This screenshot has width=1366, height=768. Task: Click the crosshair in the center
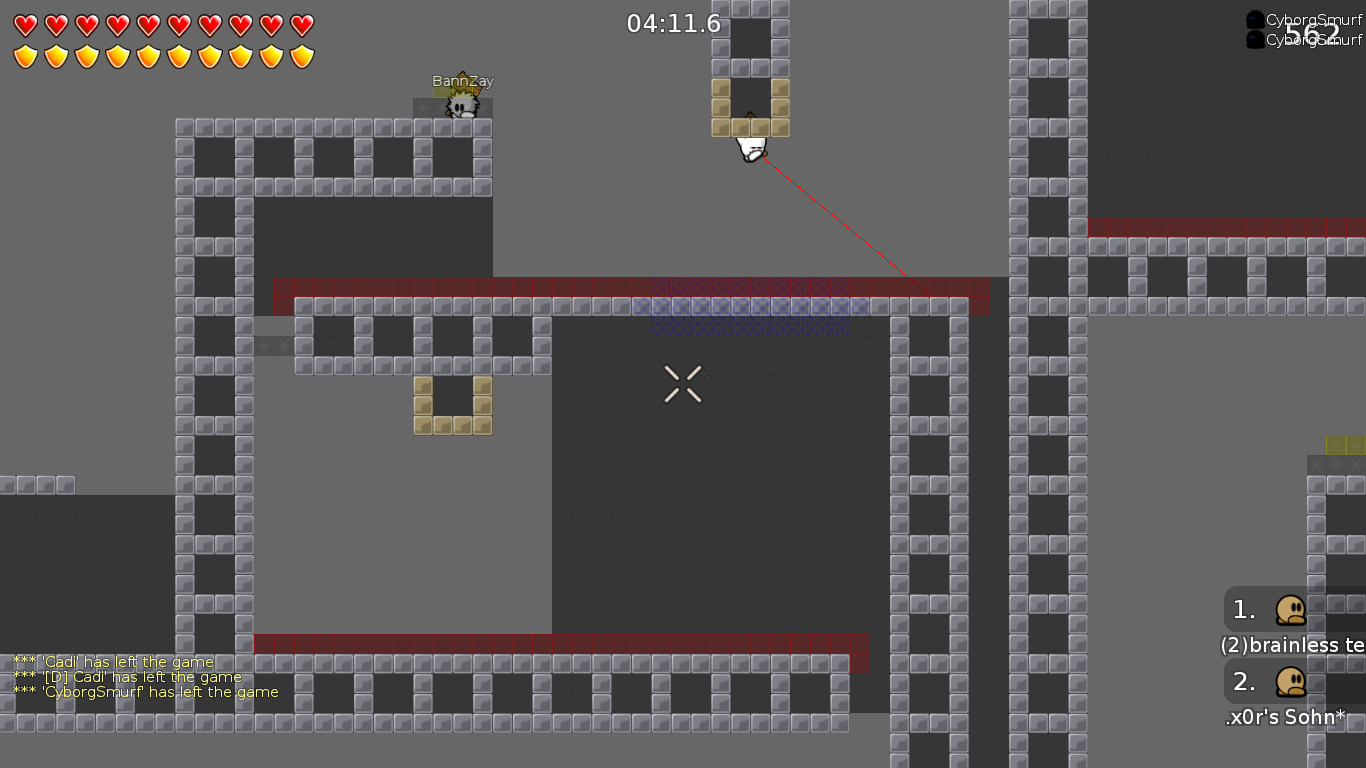point(683,384)
